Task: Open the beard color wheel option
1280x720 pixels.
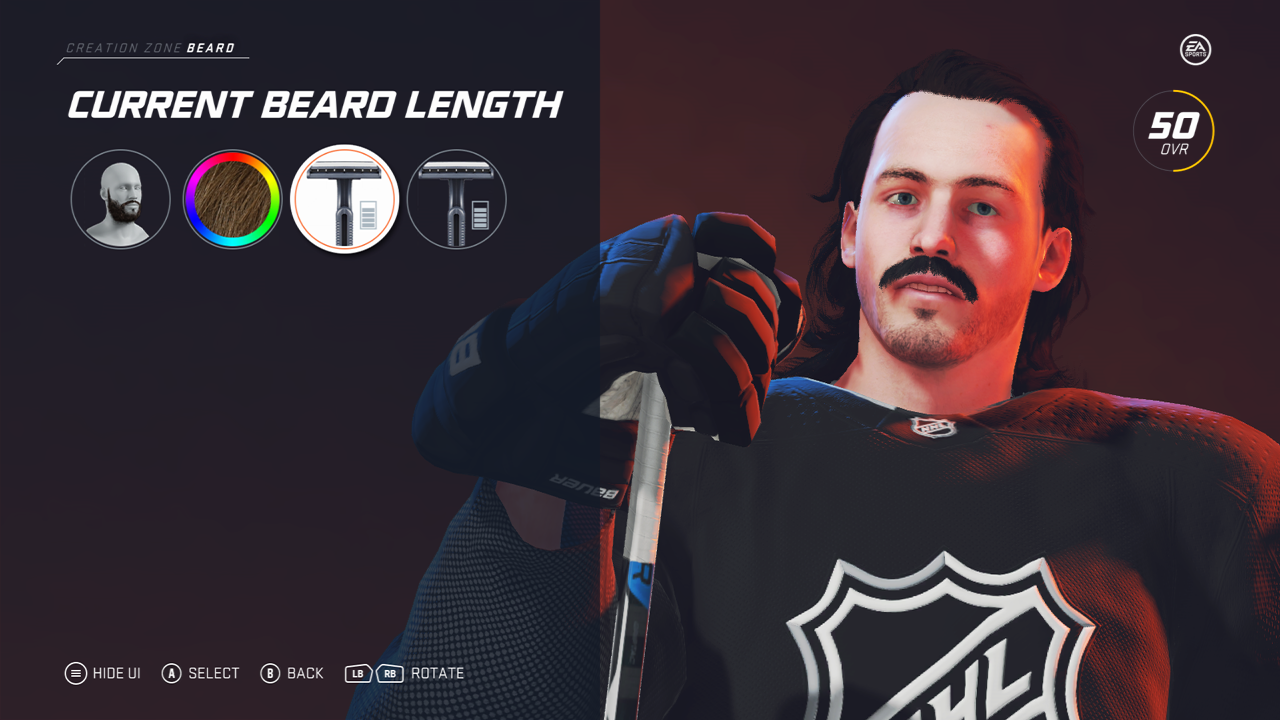Action: (x=232, y=199)
